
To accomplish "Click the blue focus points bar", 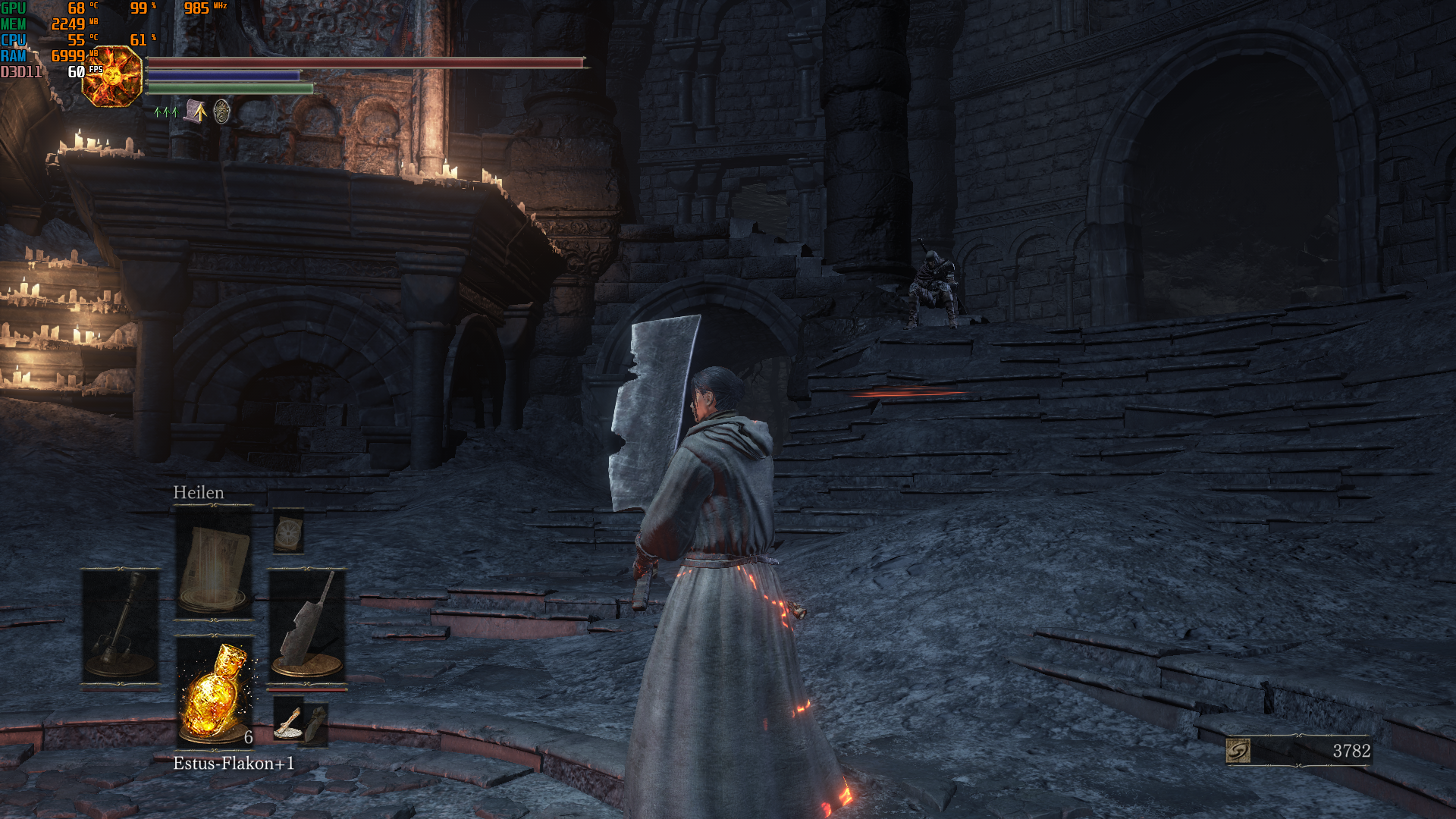I will tap(224, 76).
